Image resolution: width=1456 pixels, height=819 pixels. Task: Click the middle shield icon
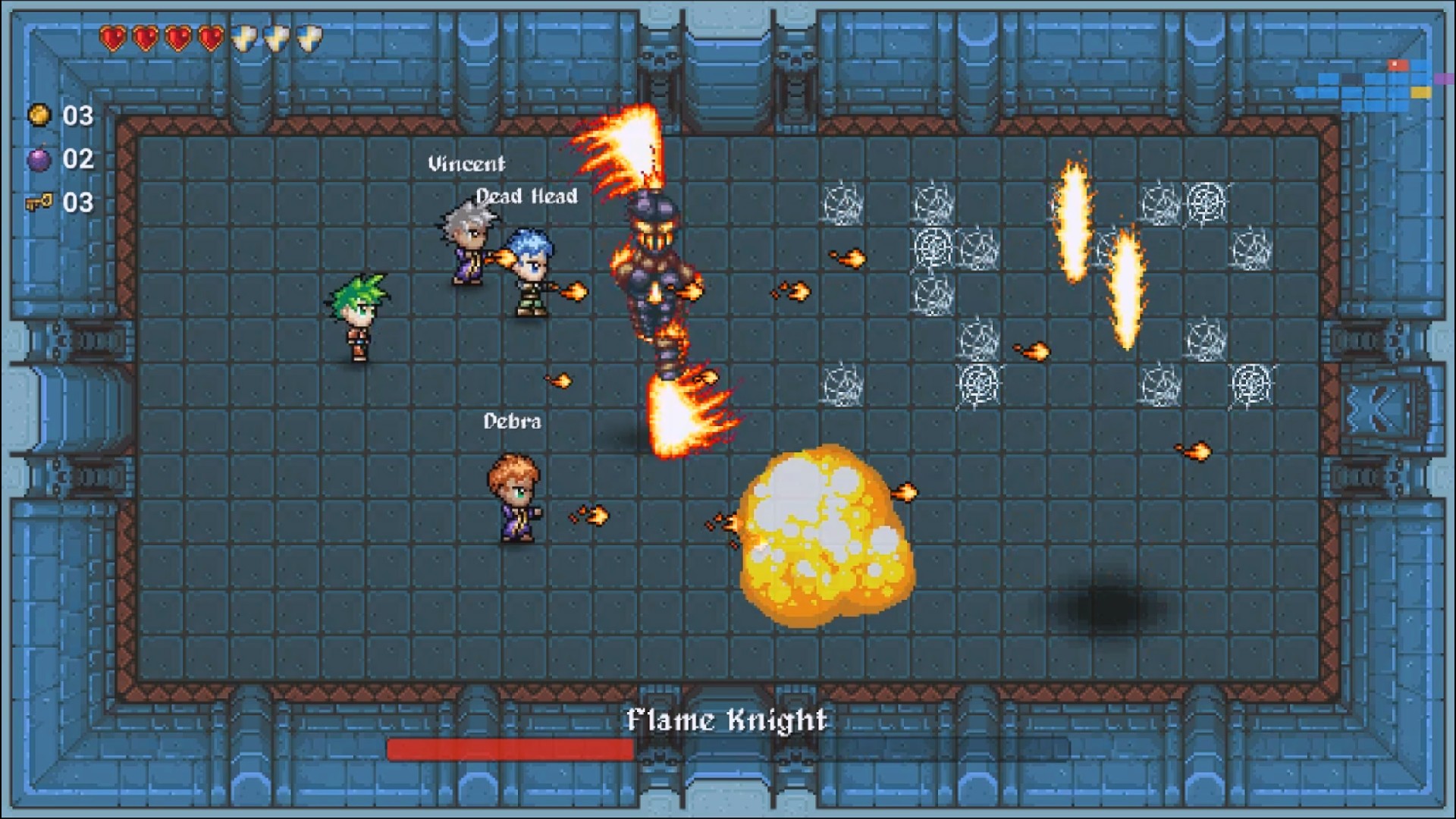(276, 36)
